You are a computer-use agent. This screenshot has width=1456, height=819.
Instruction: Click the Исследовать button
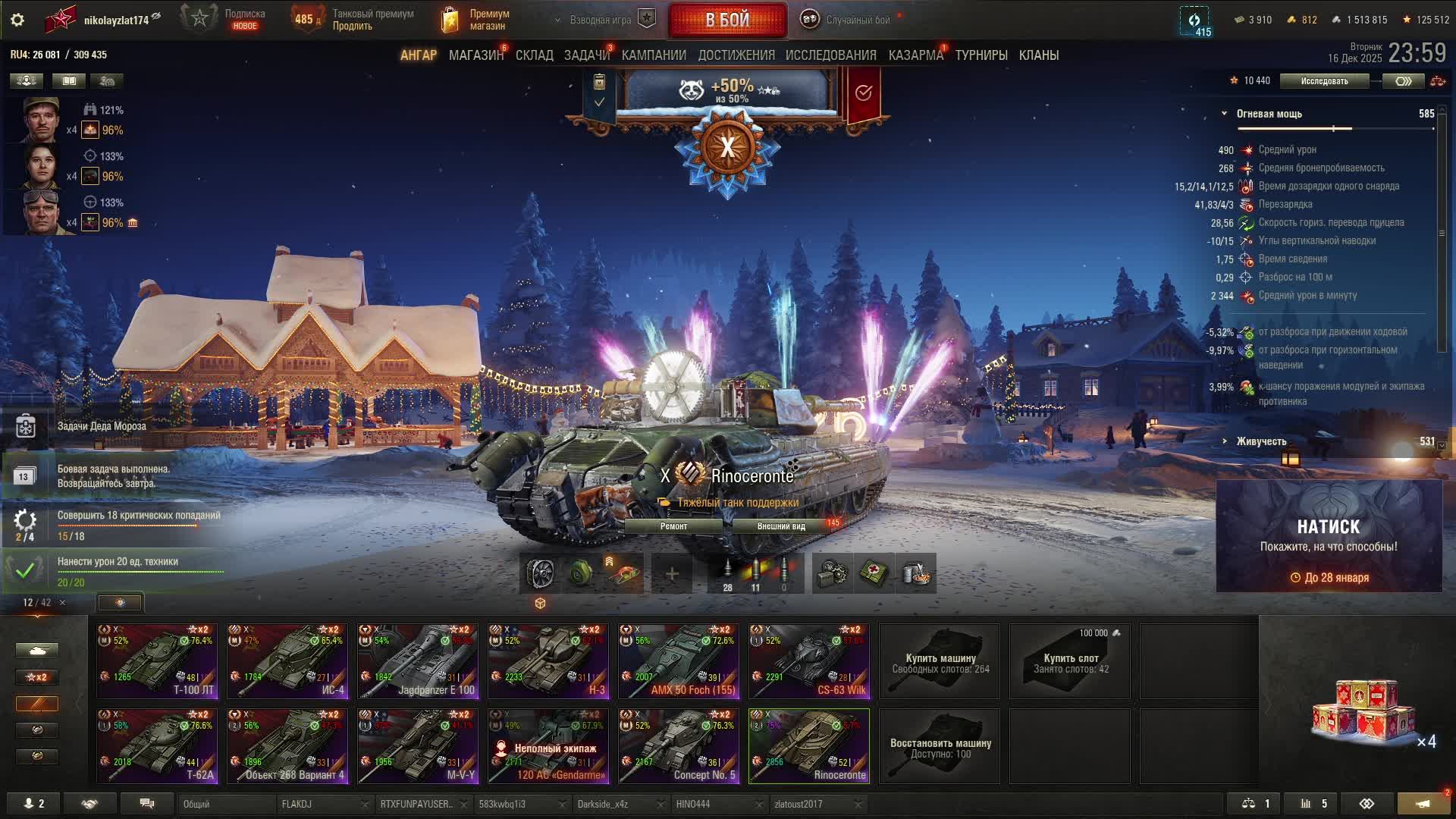(x=1324, y=81)
